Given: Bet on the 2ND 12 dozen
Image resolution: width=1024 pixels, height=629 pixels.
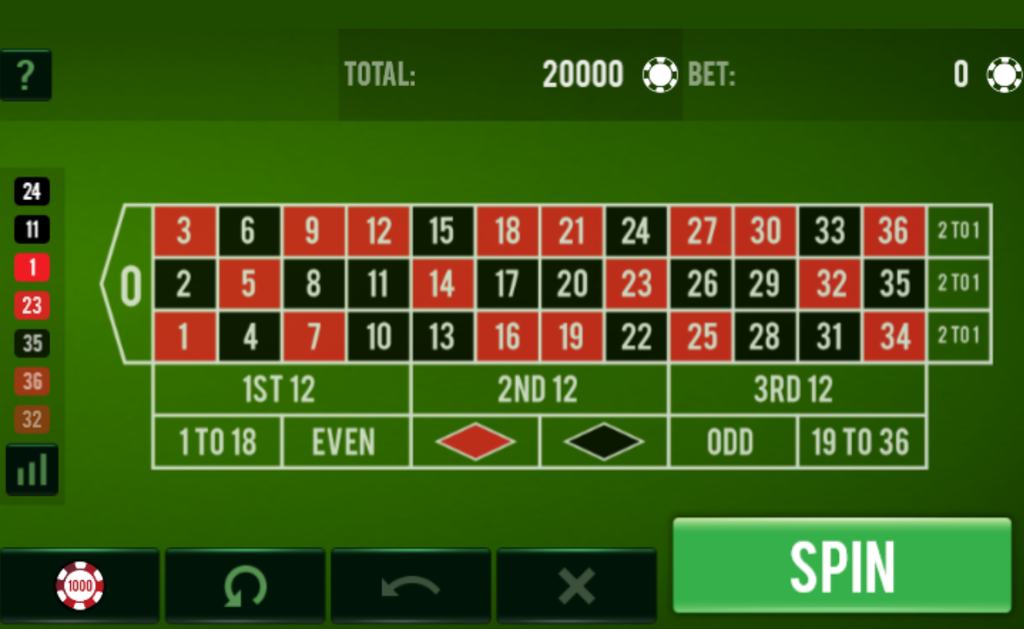Looking at the screenshot, I should (538, 389).
